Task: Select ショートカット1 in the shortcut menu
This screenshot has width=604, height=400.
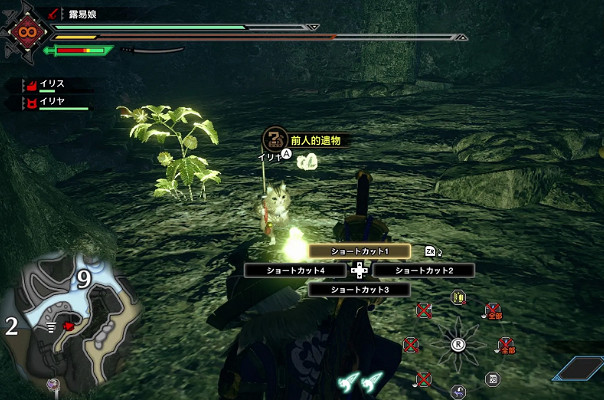Action: coord(359,251)
